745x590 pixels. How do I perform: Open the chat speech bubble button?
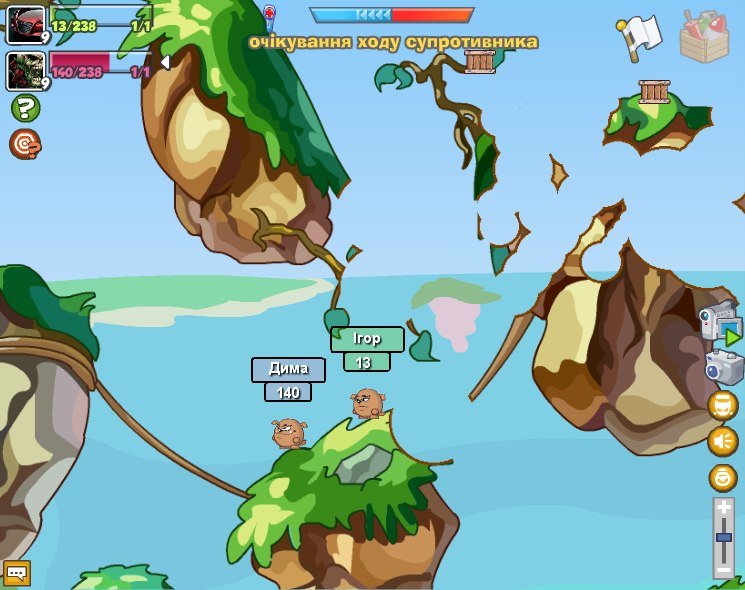click(17, 573)
